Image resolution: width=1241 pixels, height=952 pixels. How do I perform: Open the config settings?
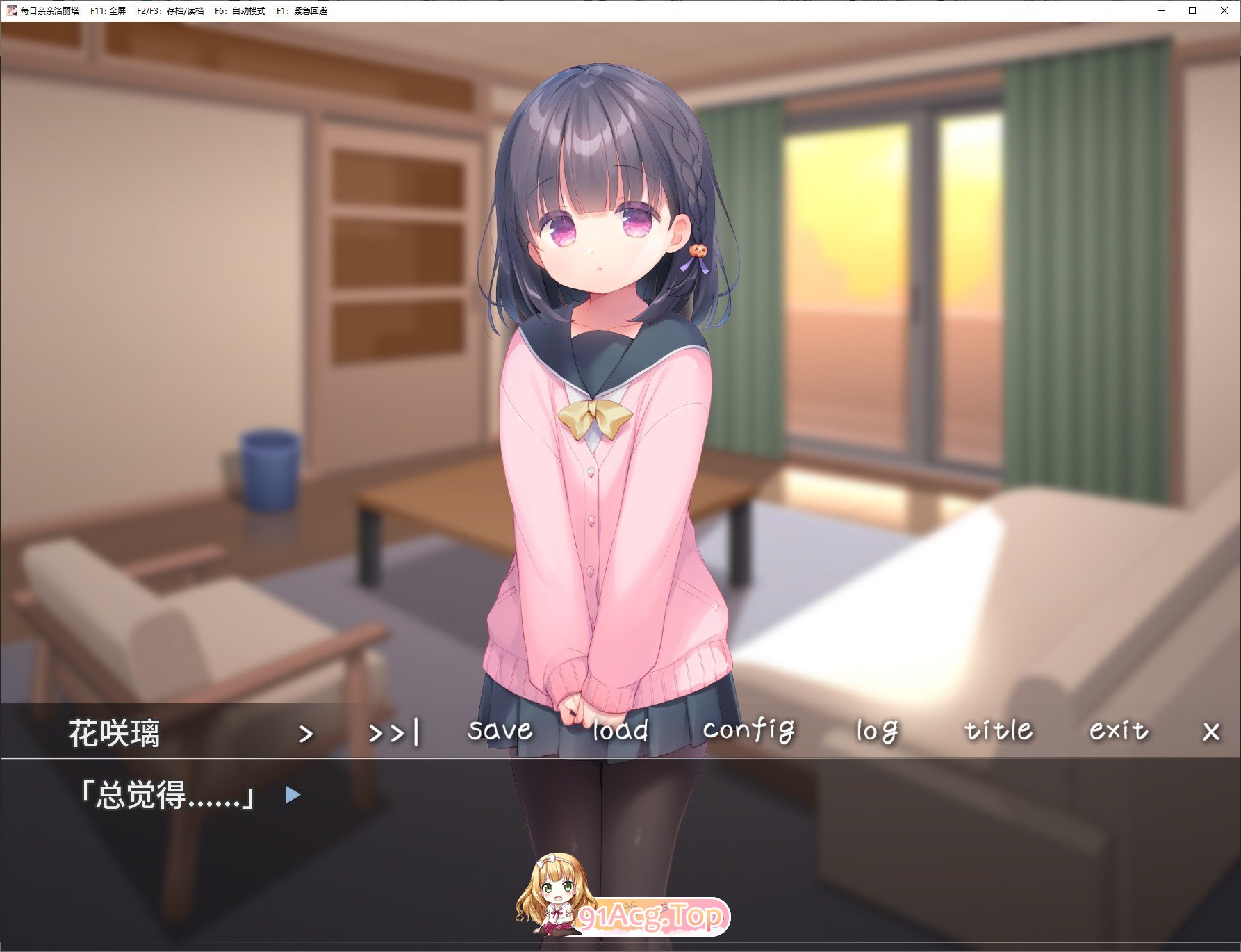[x=748, y=730]
